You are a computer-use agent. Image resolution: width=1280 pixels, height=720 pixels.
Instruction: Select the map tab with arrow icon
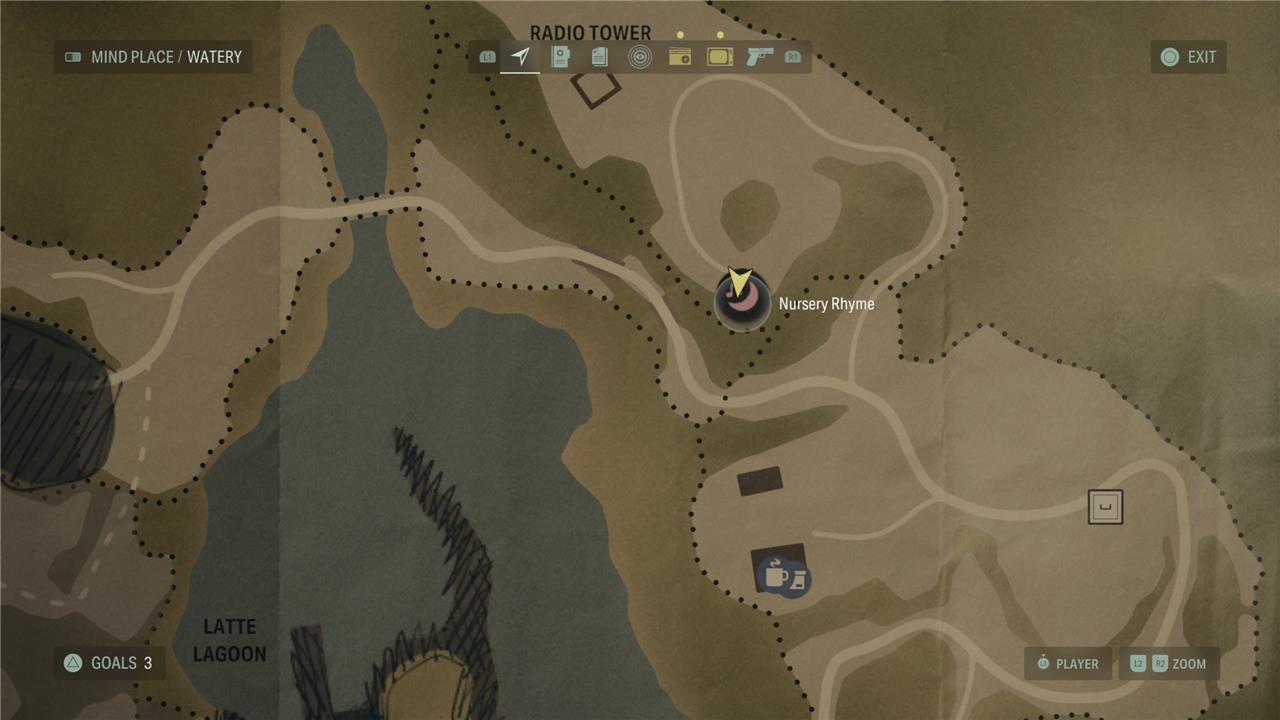(520, 57)
